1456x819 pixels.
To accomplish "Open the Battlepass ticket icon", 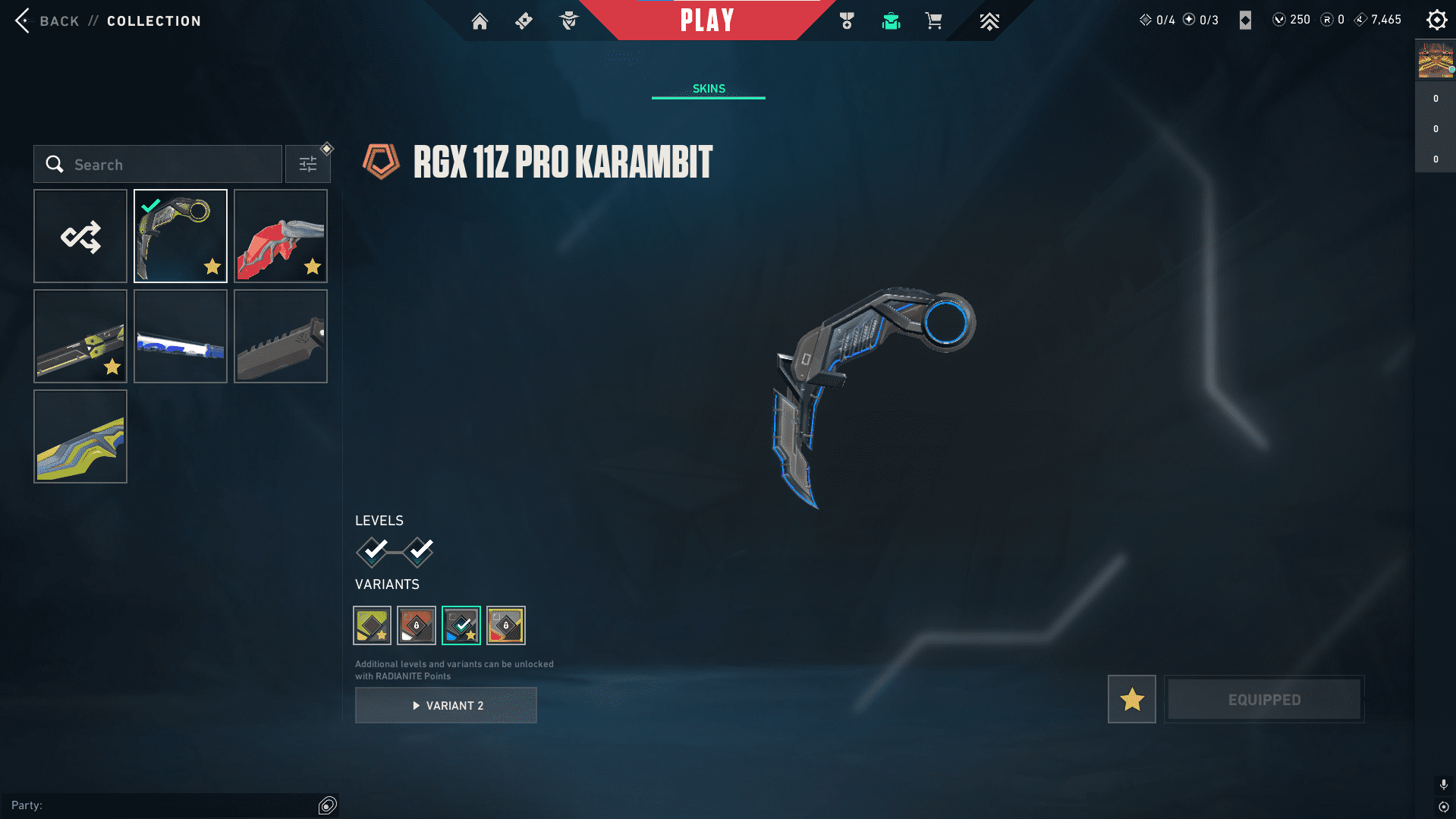I will pos(524,20).
